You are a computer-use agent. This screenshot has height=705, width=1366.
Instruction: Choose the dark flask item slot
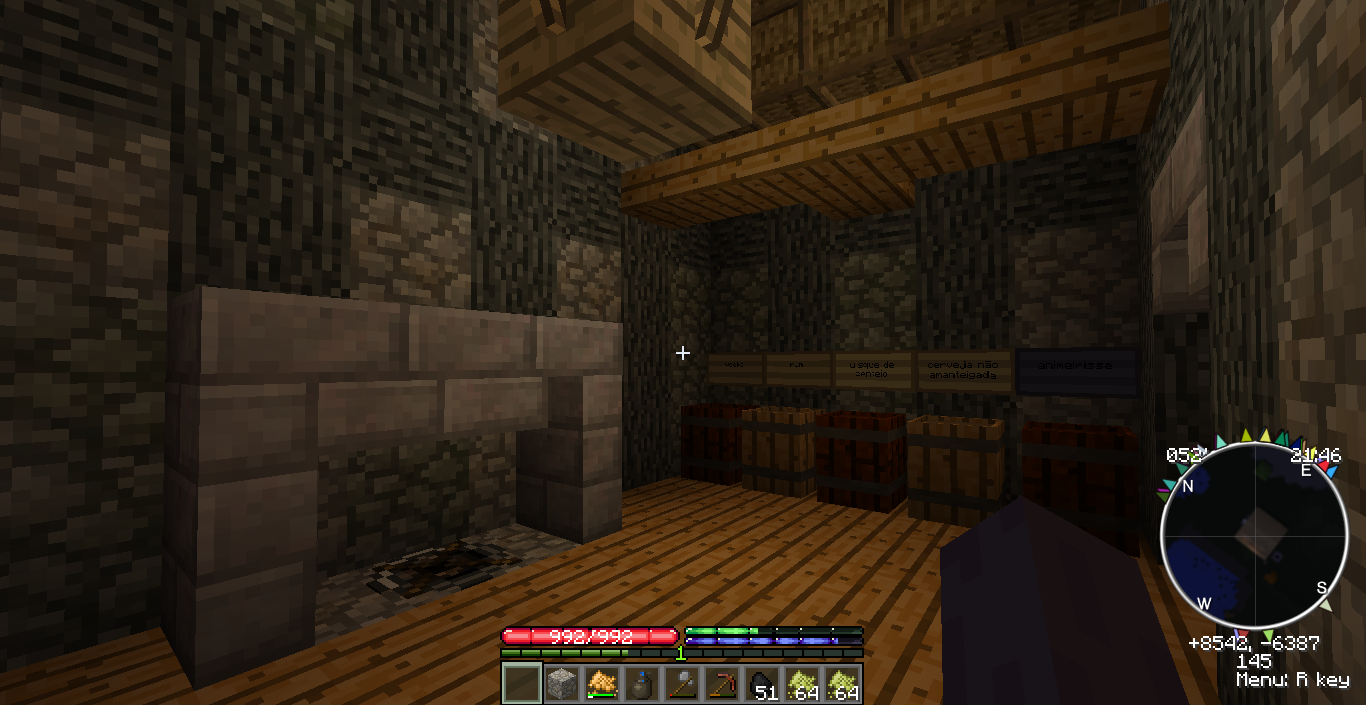tap(641, 684)
